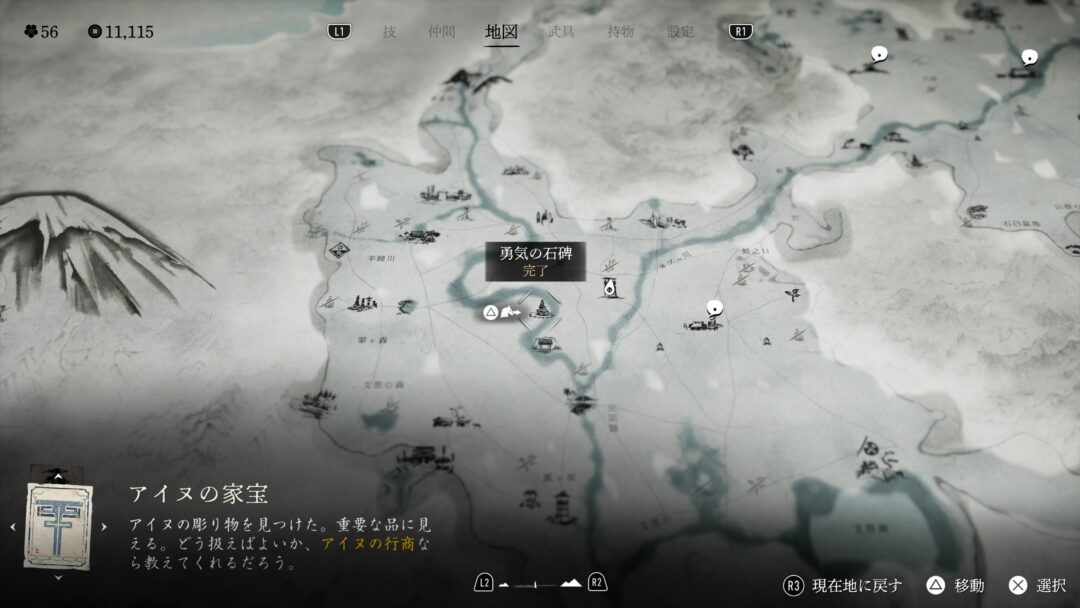Switch to the 技 tab
This screenshot has height=608, width=1080.
point(389,31)
